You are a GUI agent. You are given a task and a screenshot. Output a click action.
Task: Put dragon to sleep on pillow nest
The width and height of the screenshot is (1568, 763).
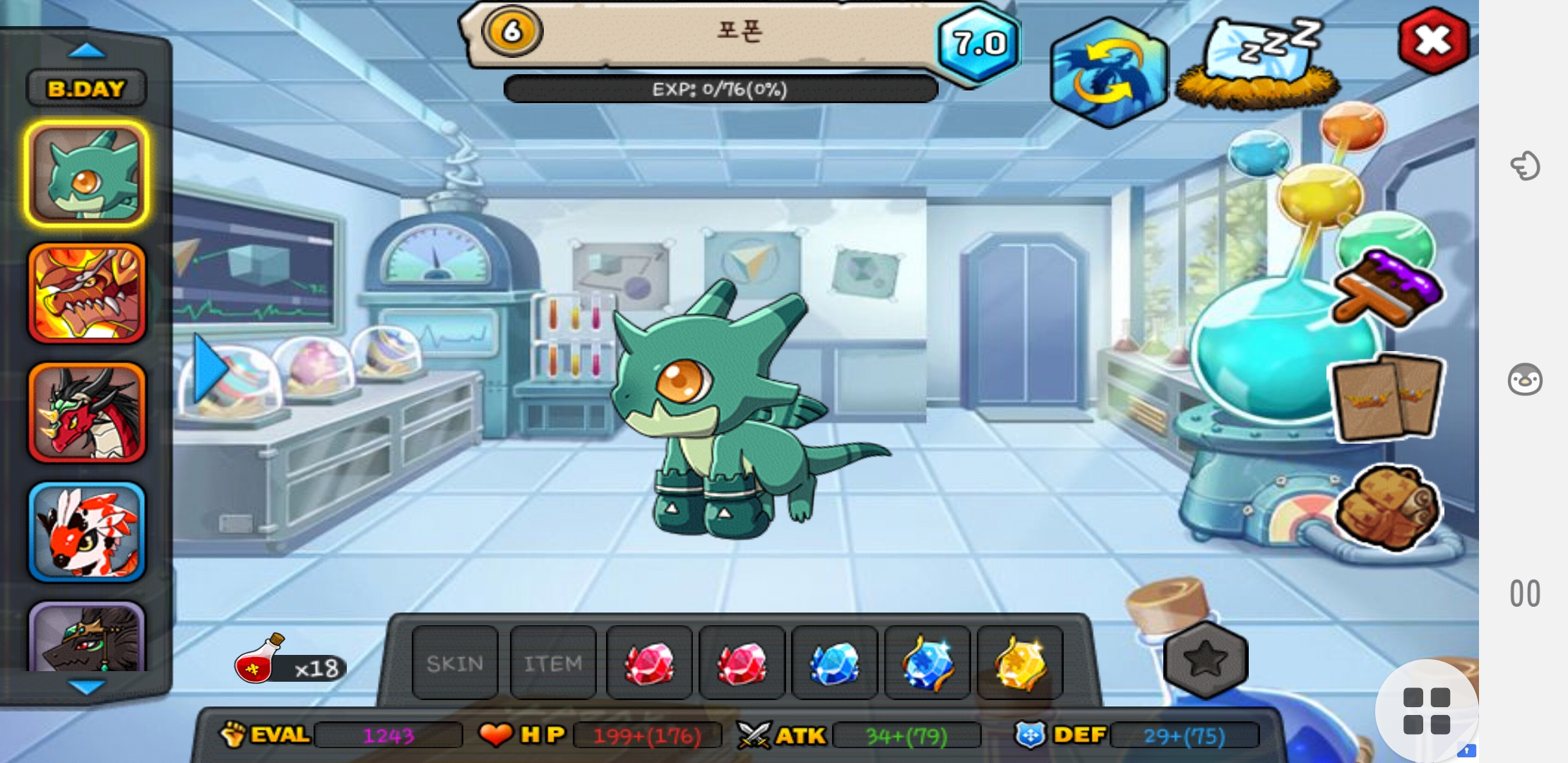pos(1259,64)
